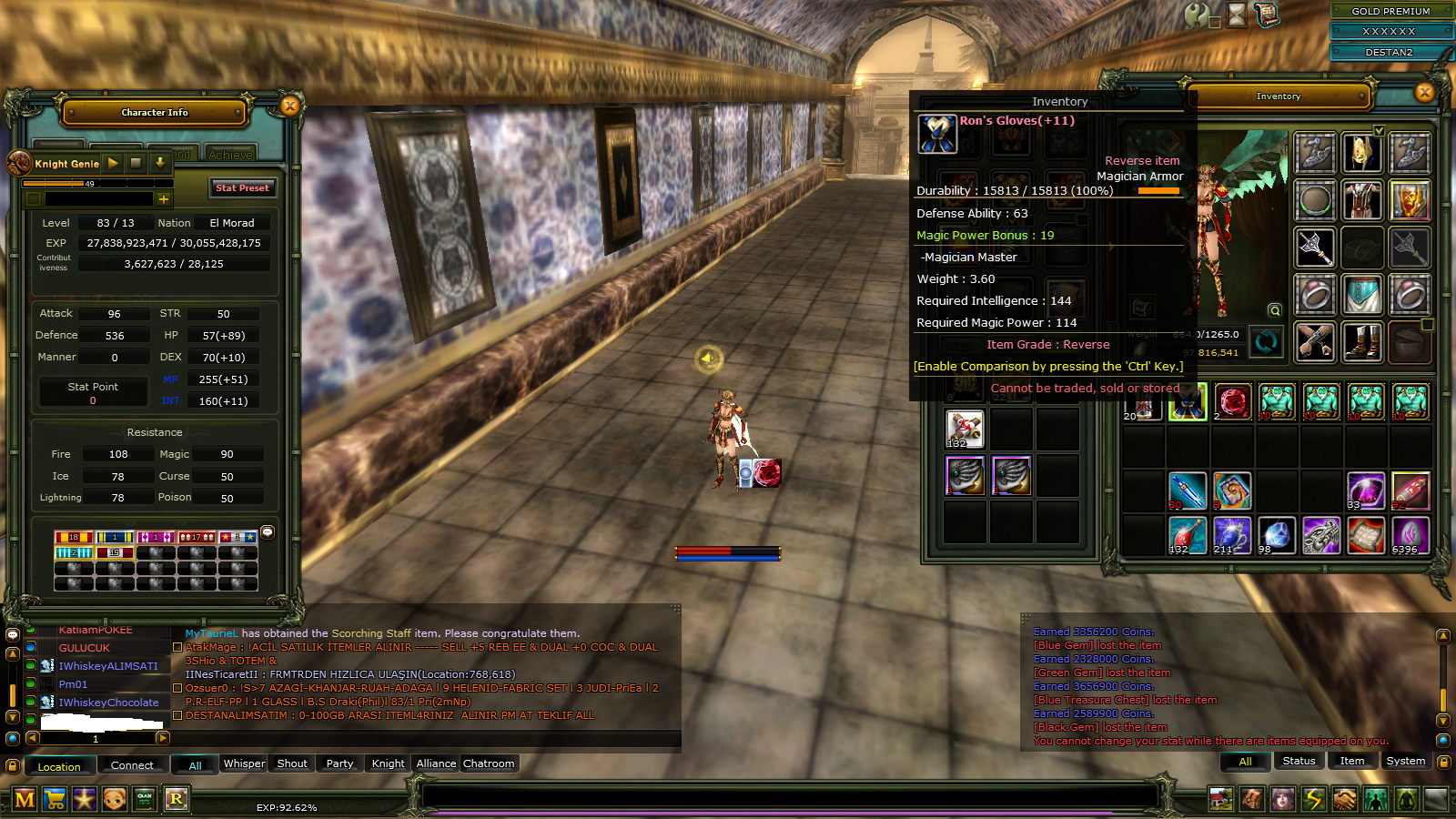Click the R event icon near the EXP bar

177,799
